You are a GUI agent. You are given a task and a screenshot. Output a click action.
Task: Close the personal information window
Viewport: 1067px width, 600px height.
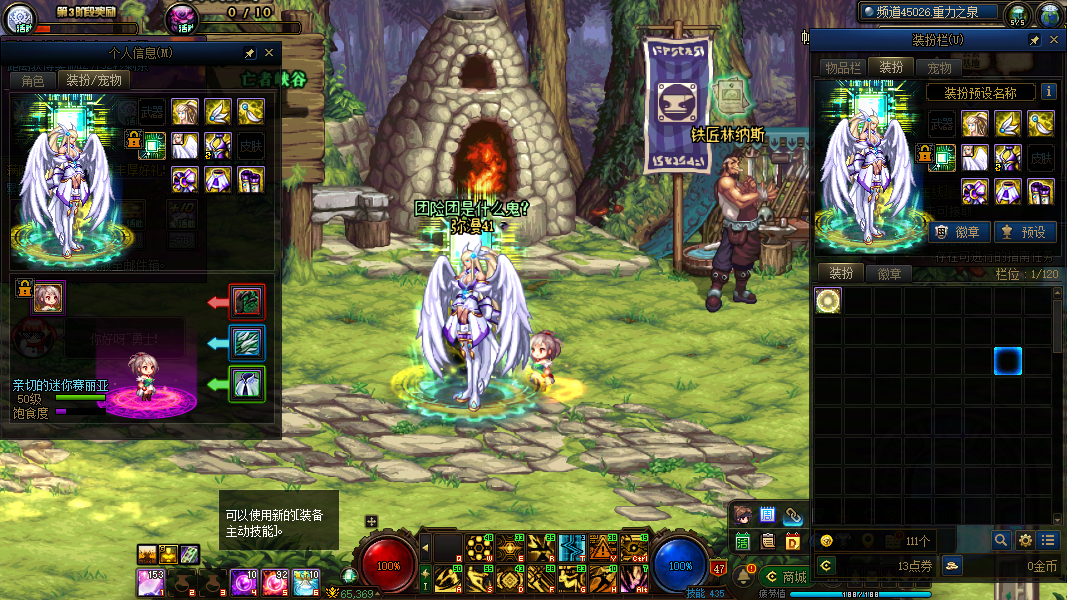(x=269, y=53)
